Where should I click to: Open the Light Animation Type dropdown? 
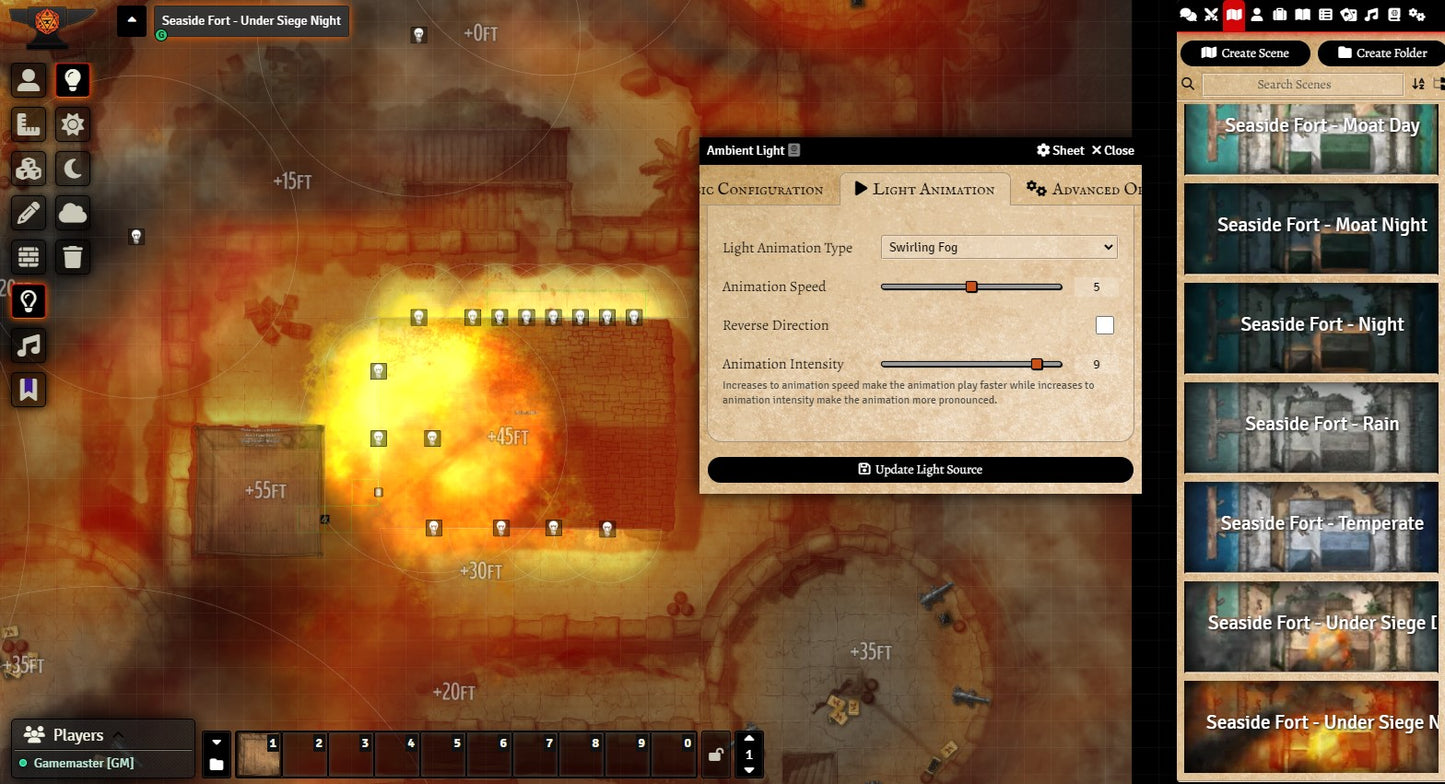click(999, 247)
